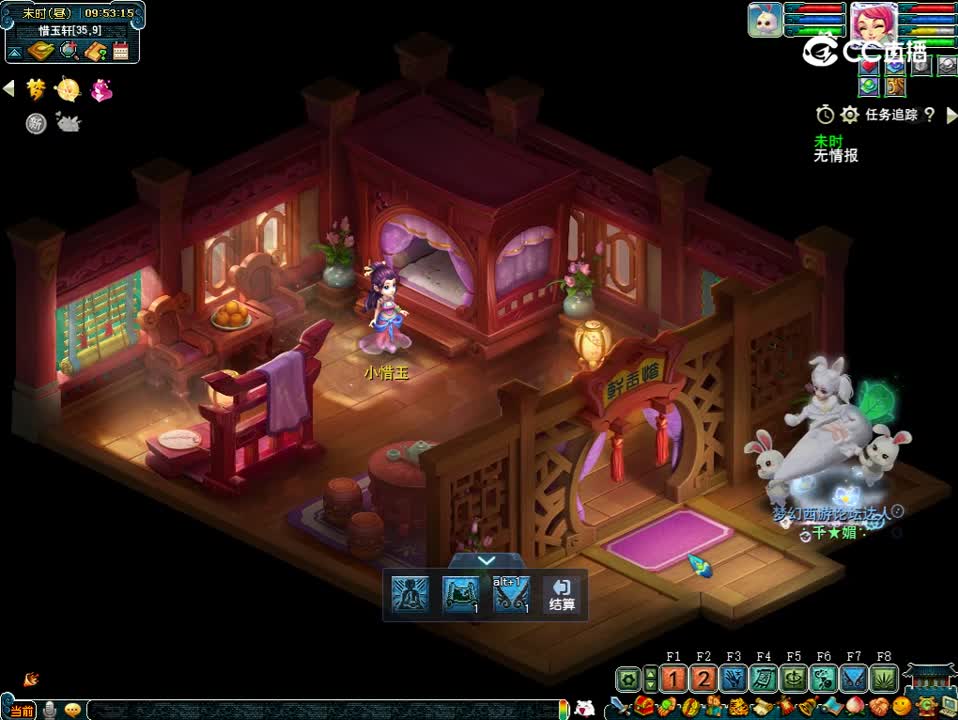The height and width of the screenshot is (720, 958).
Task: Open the calendar icon under the location panel
Action: [x=121, y=51]
